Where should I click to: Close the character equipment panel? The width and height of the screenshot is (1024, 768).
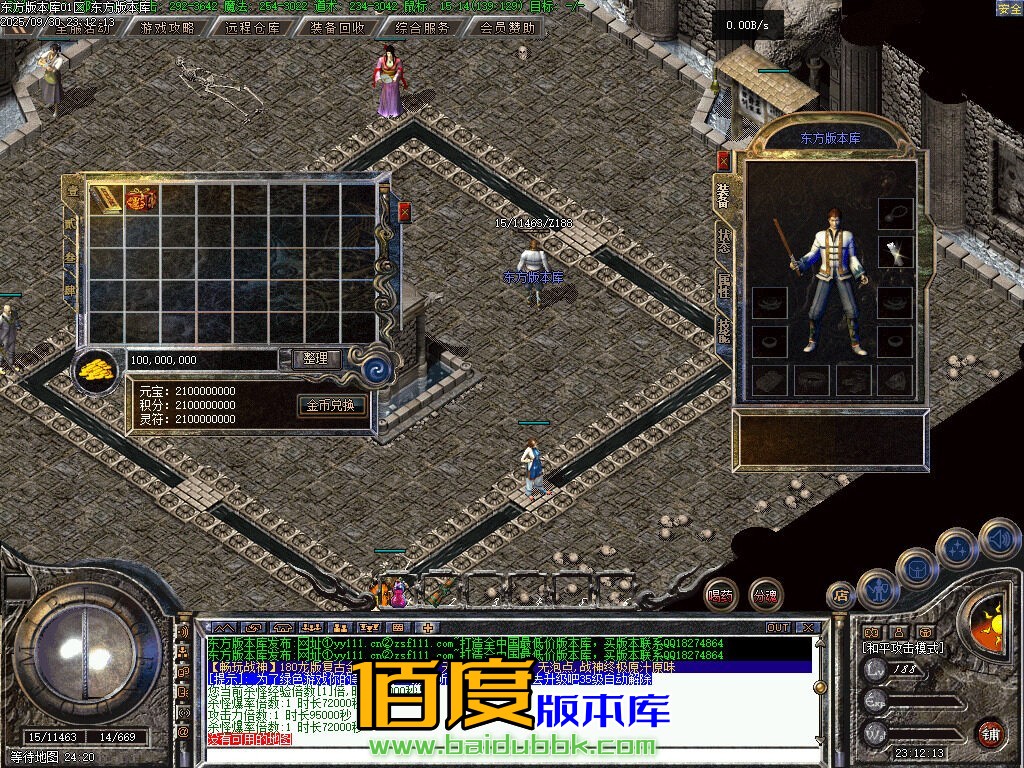724,159
